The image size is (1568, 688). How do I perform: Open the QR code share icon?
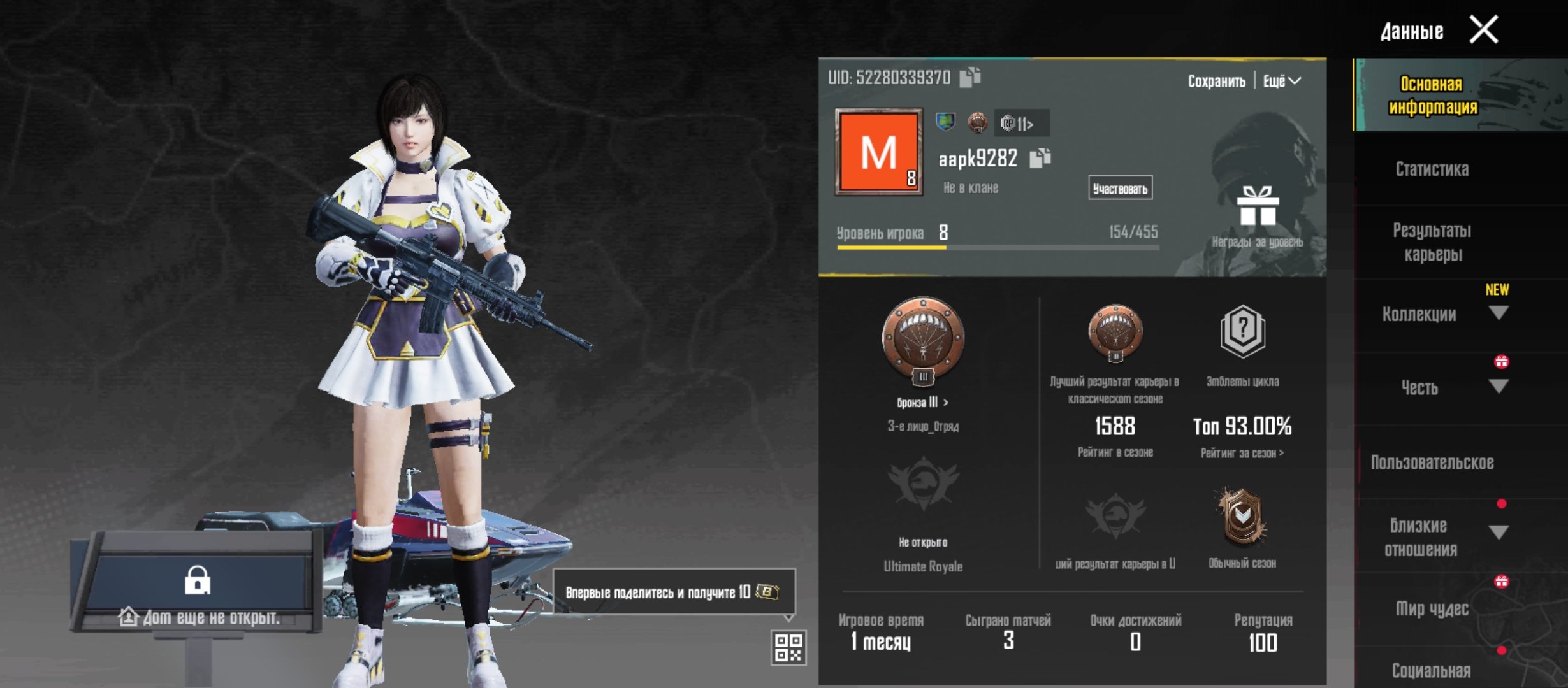pyautogui.click(x=788, y=648)
